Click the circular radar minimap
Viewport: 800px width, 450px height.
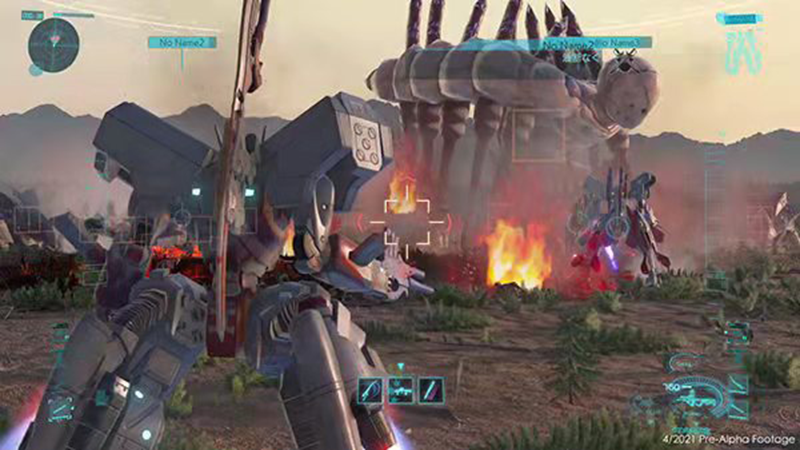click(53, 41)
